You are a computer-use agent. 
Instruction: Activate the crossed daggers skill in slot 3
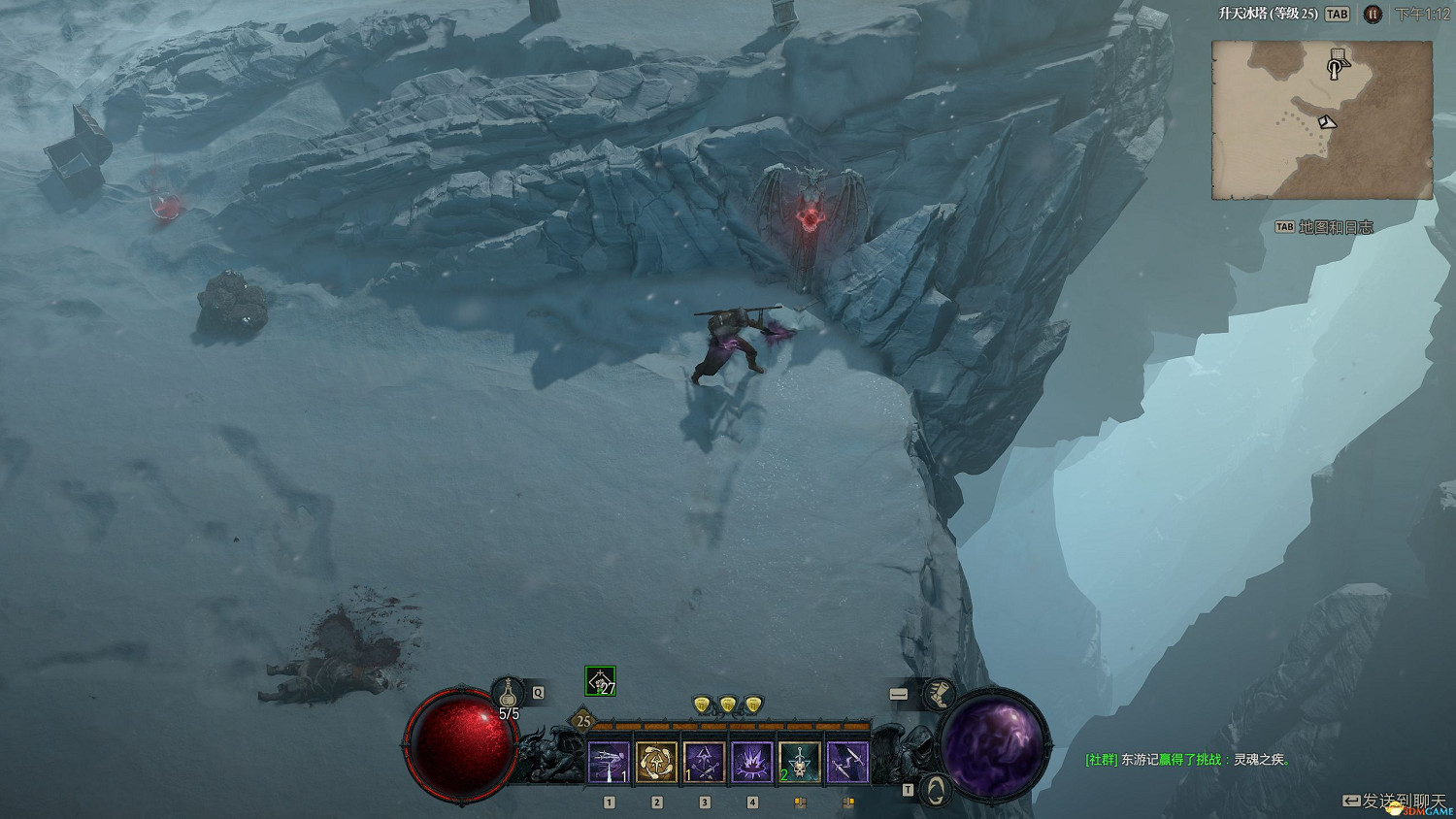pos(705,763)
